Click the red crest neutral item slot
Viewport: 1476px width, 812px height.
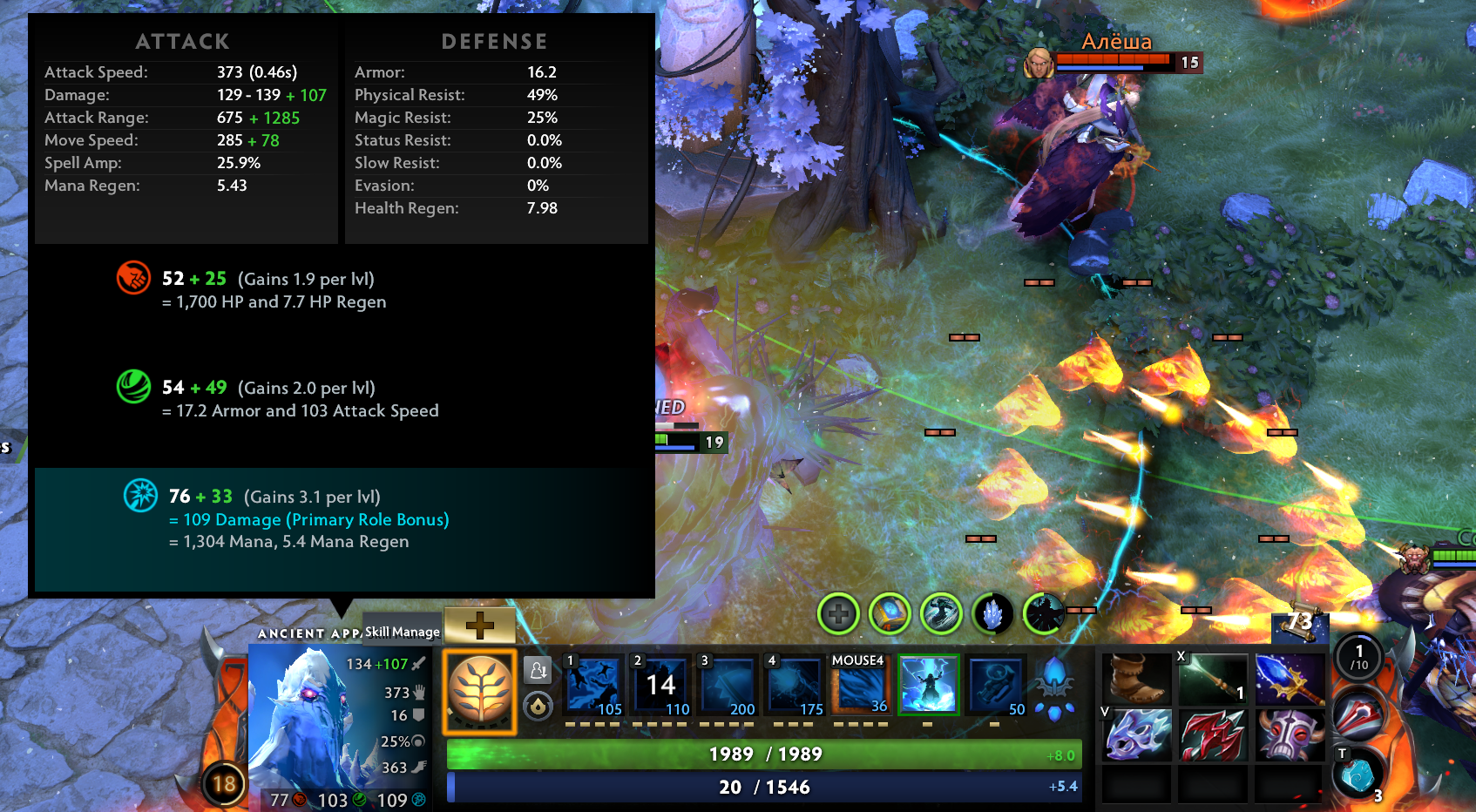click(x=1357, y=716)
